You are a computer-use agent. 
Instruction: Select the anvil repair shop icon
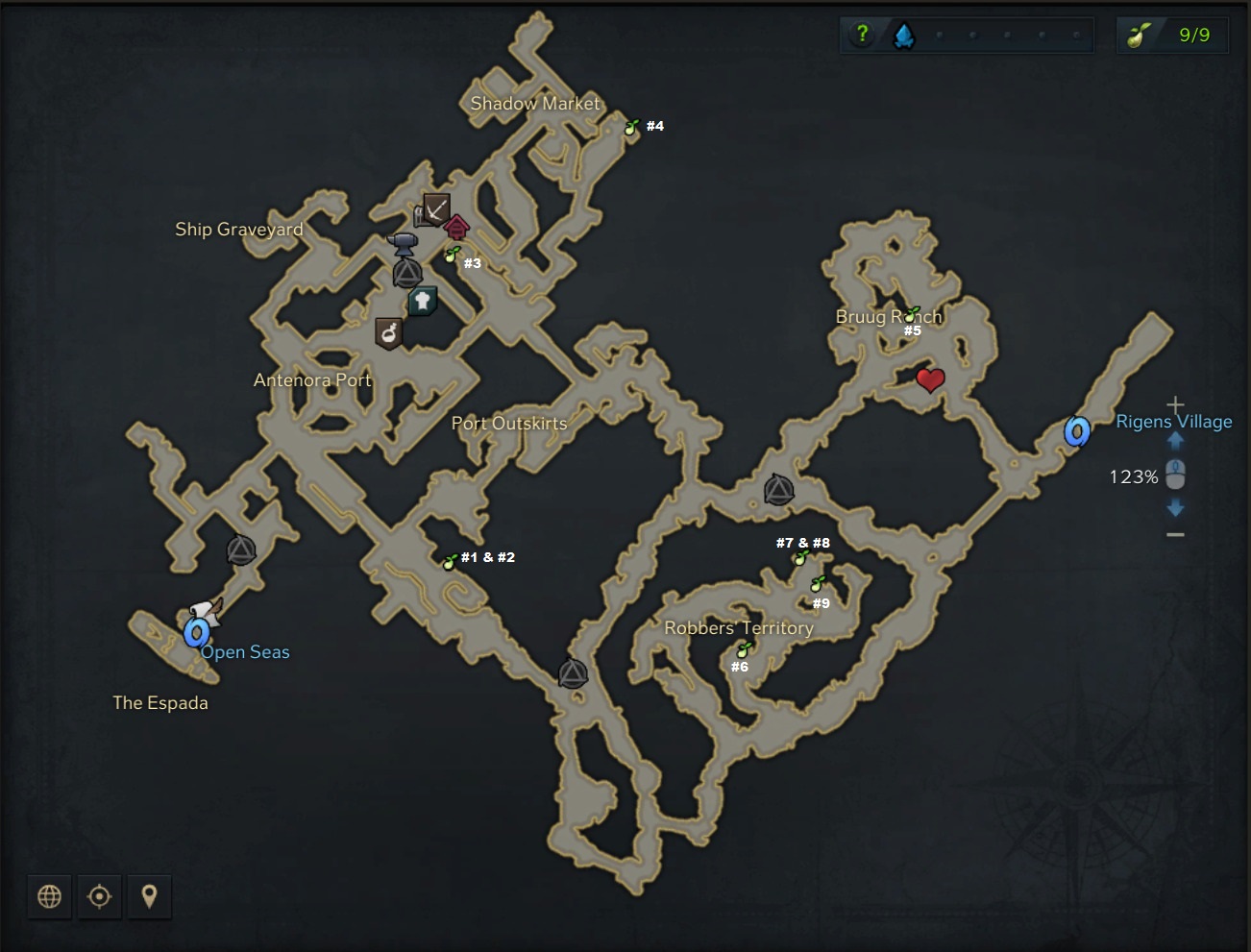[x=403, y=242]
